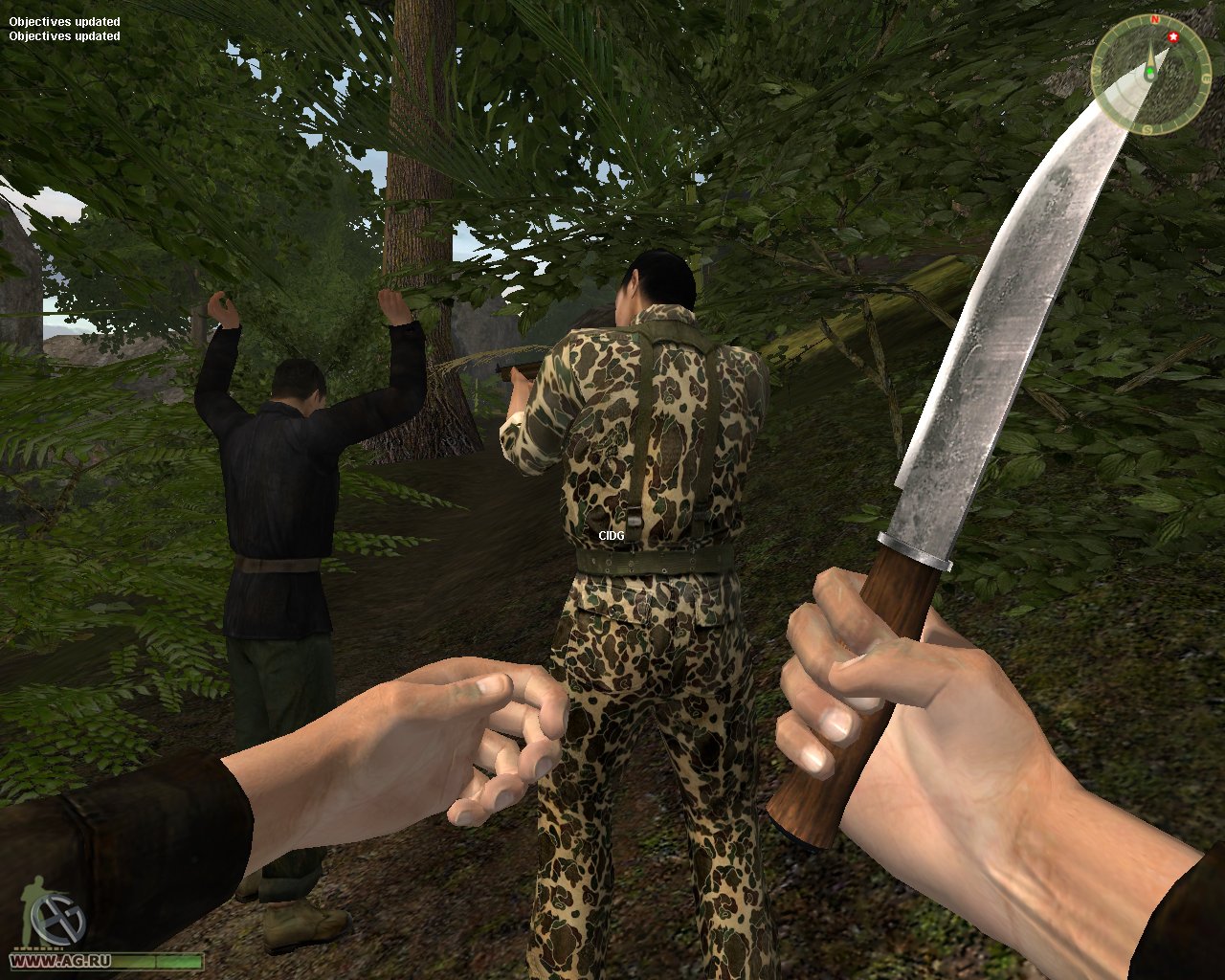Select the green dot at compass center

coord(1150,72)
